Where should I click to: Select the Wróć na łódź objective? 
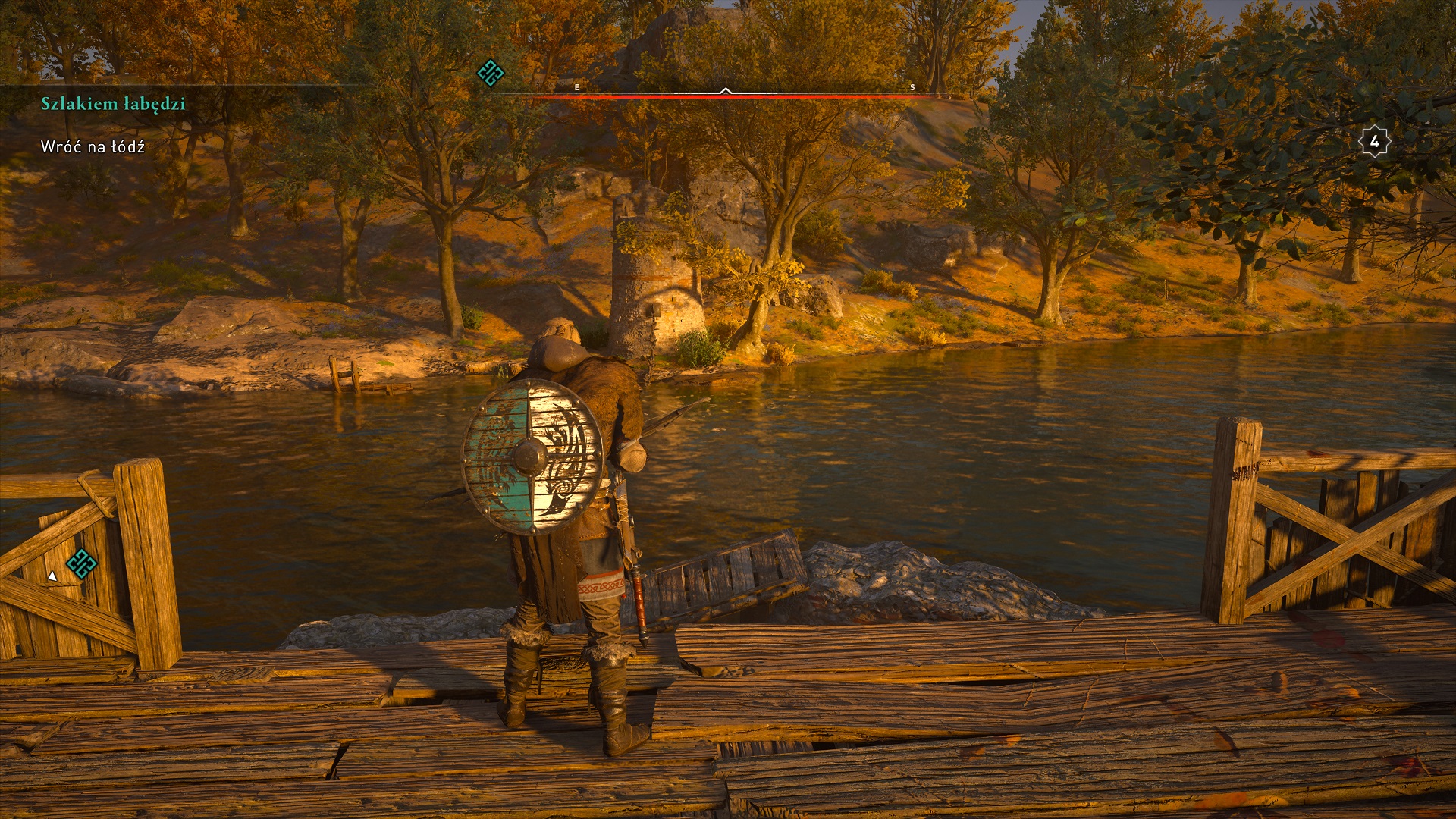pyautogui.click(x=93, y=147)
